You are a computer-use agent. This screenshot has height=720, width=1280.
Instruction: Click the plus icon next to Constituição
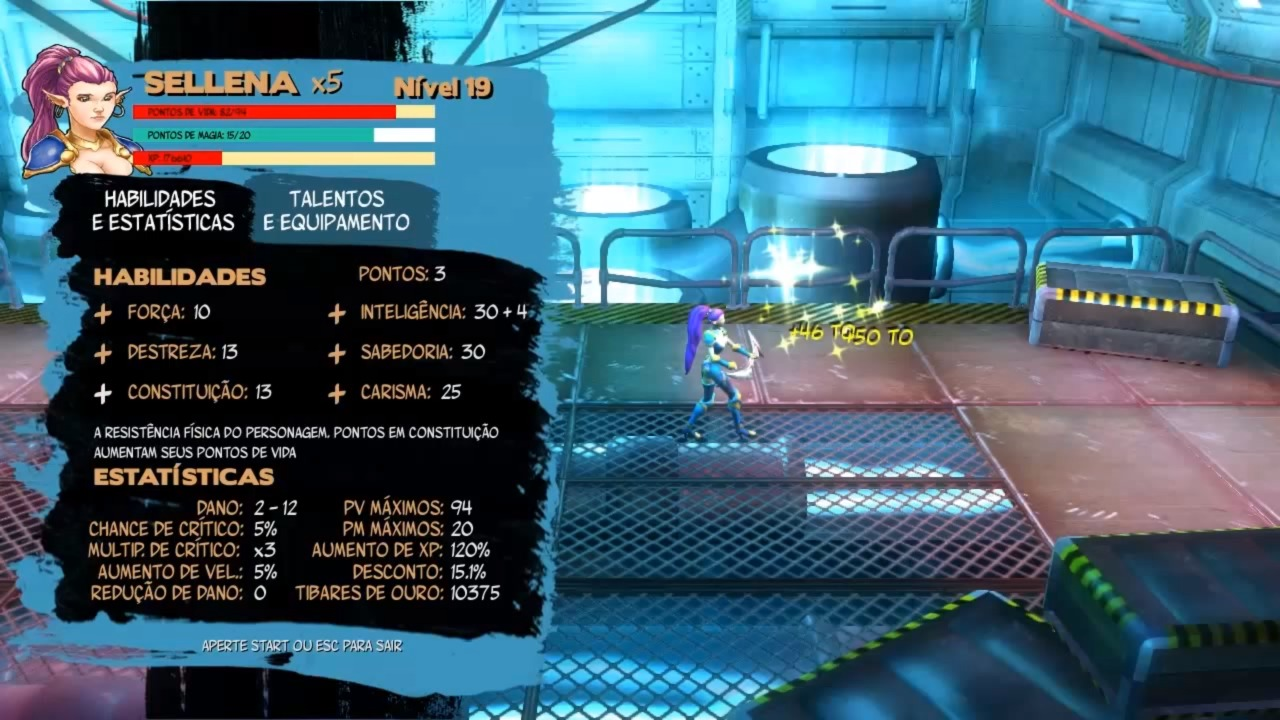[103, 393]
